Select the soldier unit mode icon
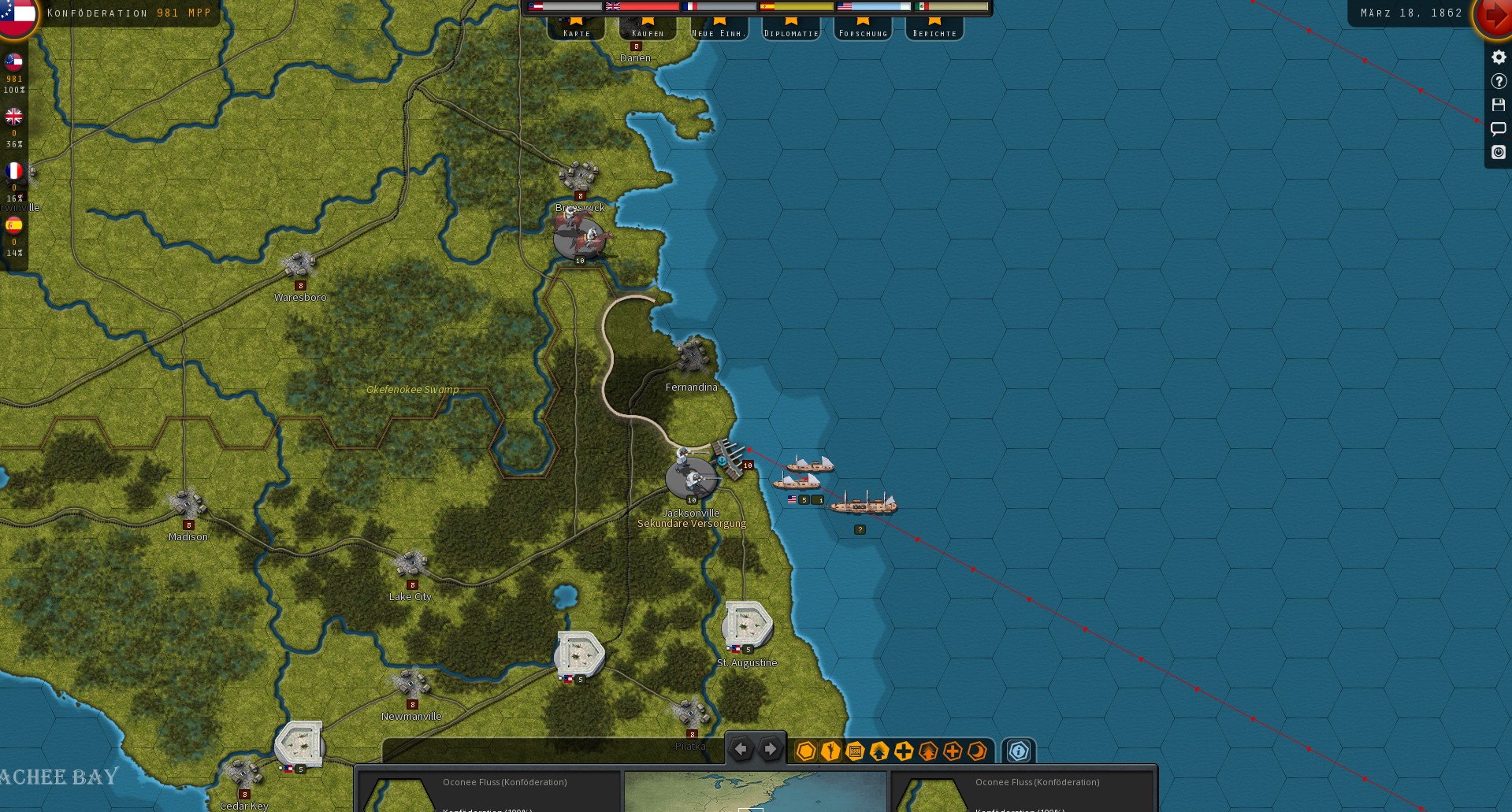1512x812 pixels. click(830, 751)
